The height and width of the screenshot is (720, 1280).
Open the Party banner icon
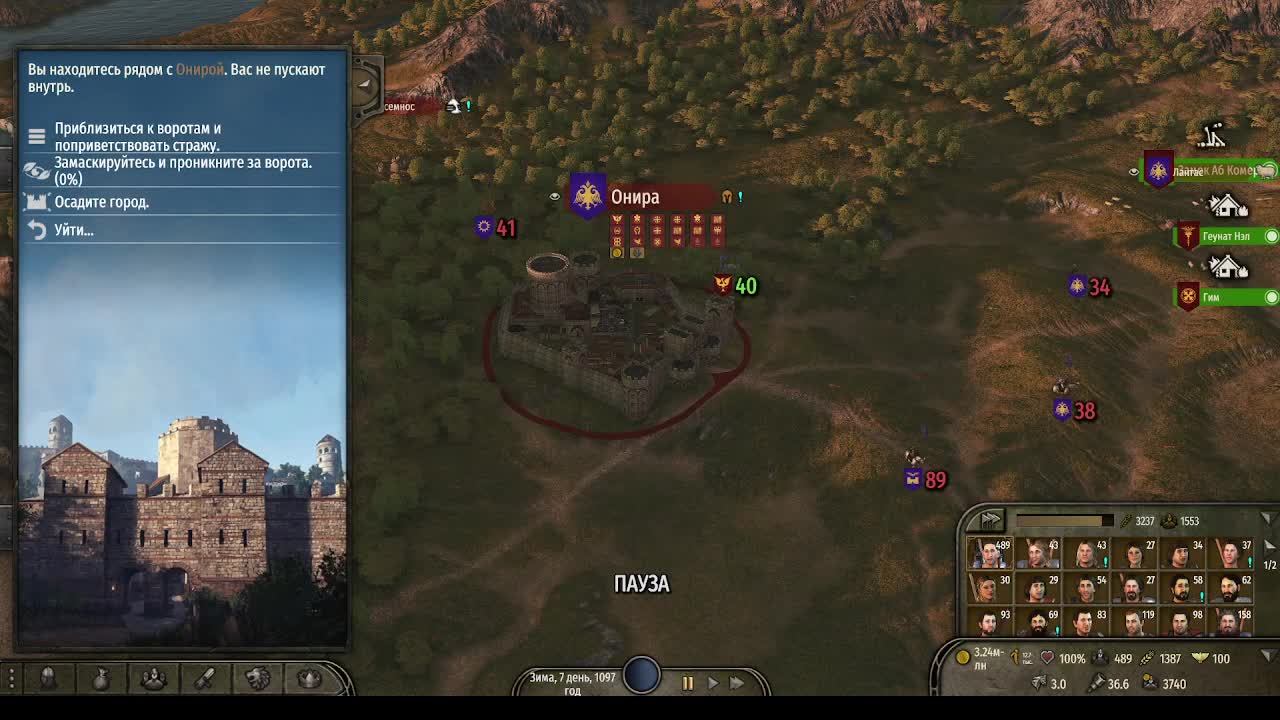(x=154, y=678)
